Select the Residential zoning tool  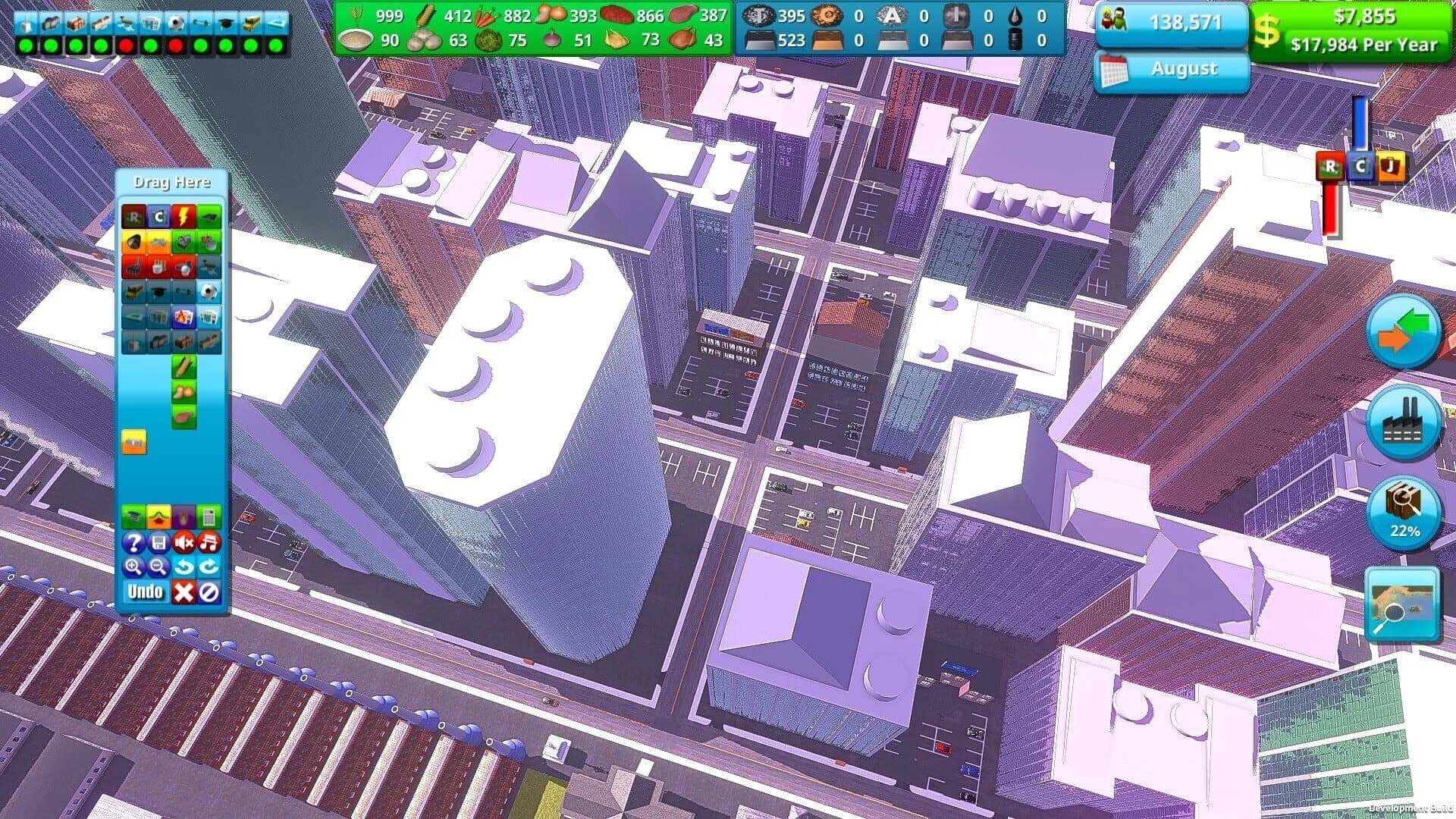(134, 217)
